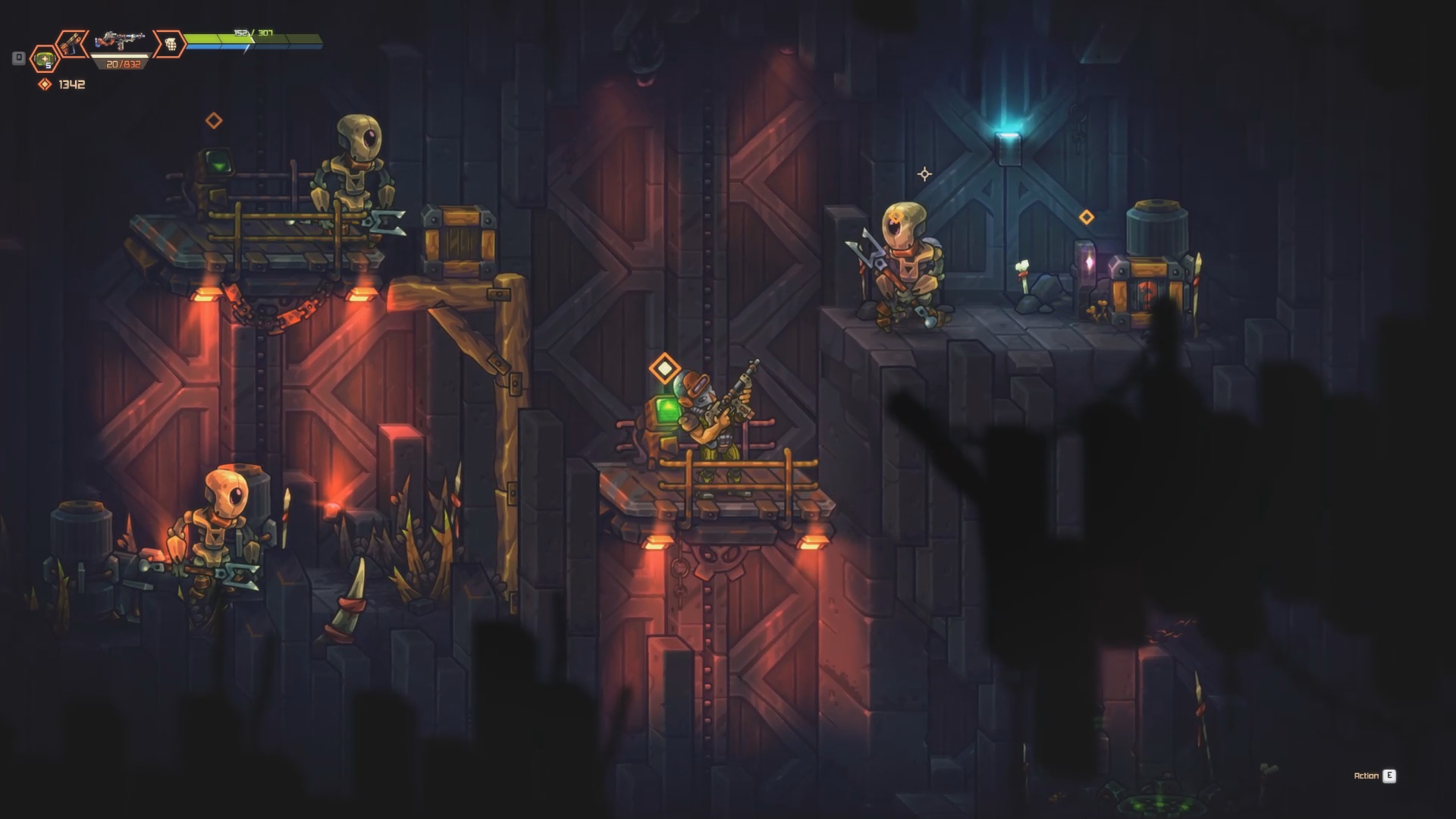The width and height of the screenshot is (1456, 819).
Task: Click the grenade slot icon in the HUD
Action: point(173,44)
